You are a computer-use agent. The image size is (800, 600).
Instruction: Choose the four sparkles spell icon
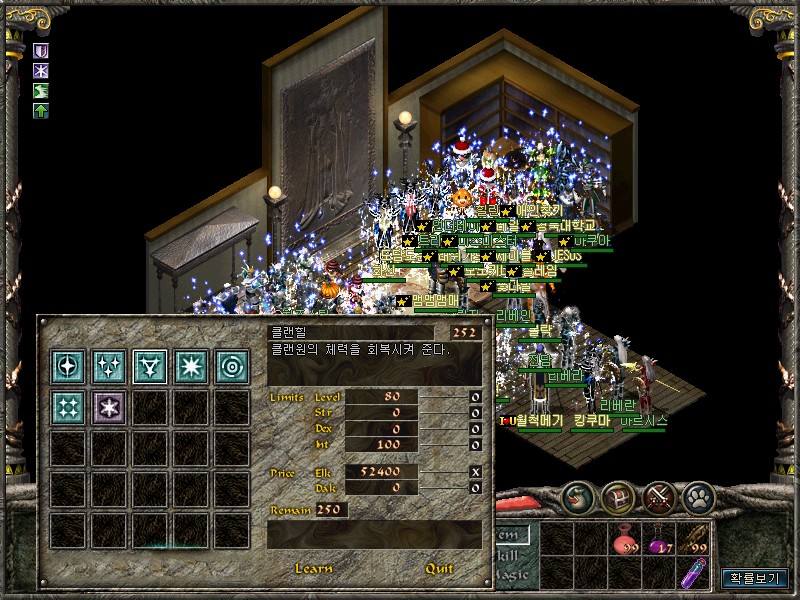[67, 406]
